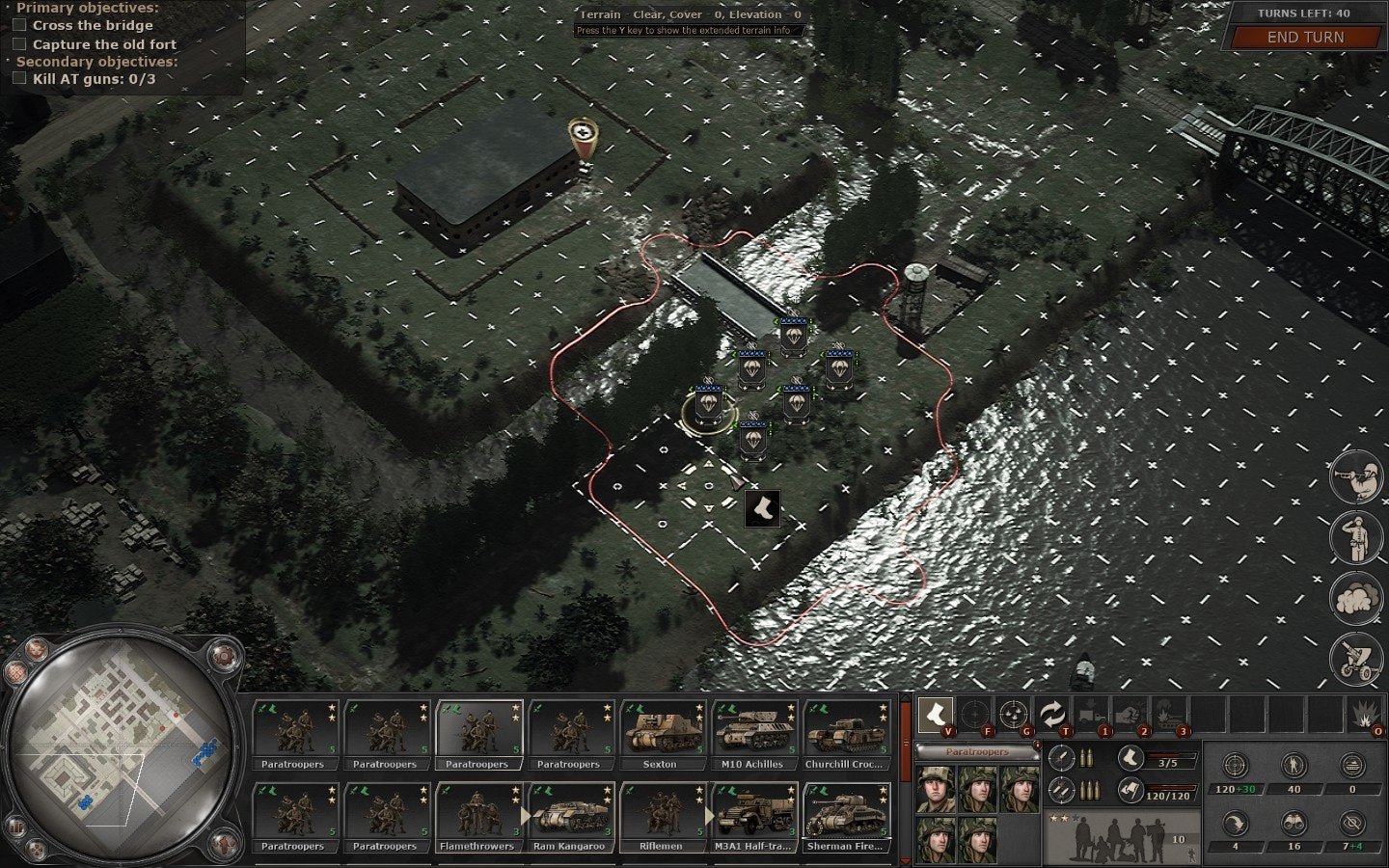Image resolution: width=1389 pixels, height=868 pixels.
Task: Choose the Churchill Crocodile unit card
Action: 845,735
